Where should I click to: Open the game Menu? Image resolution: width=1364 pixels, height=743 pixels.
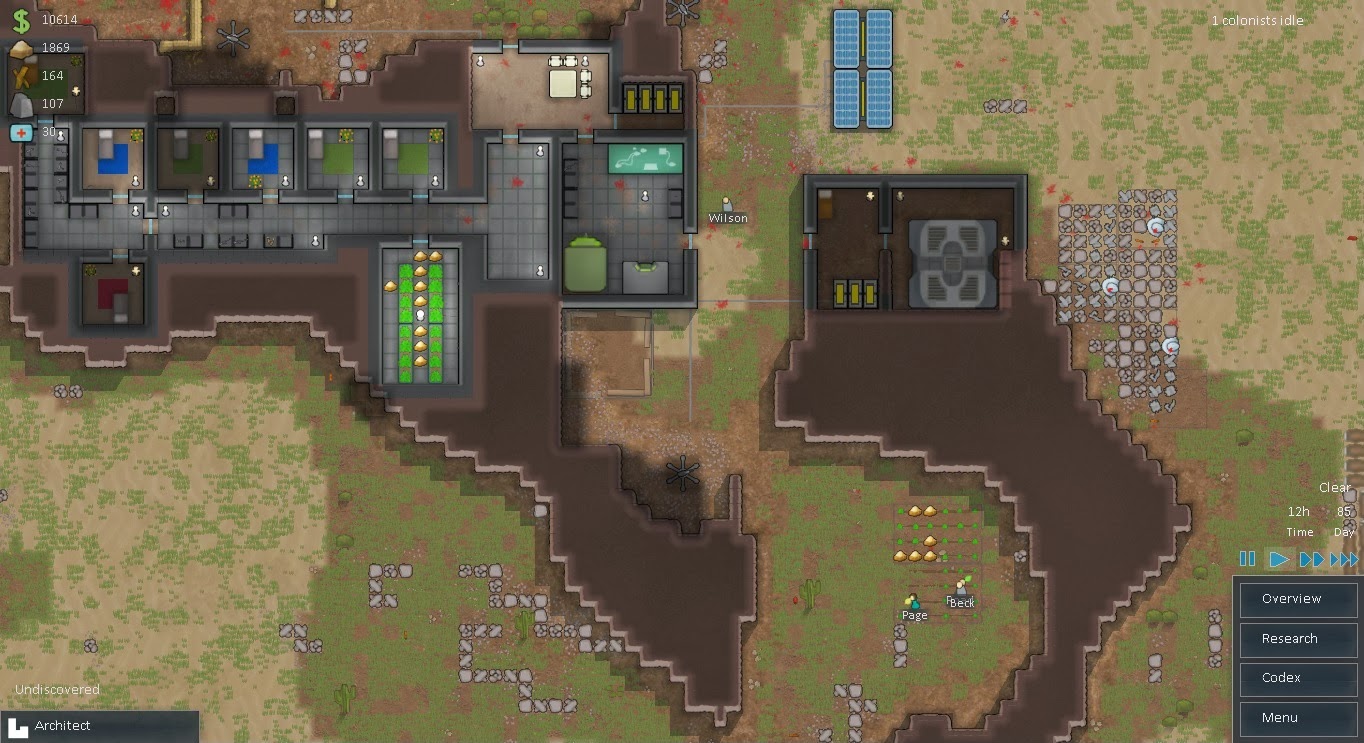click(1297, 718)
